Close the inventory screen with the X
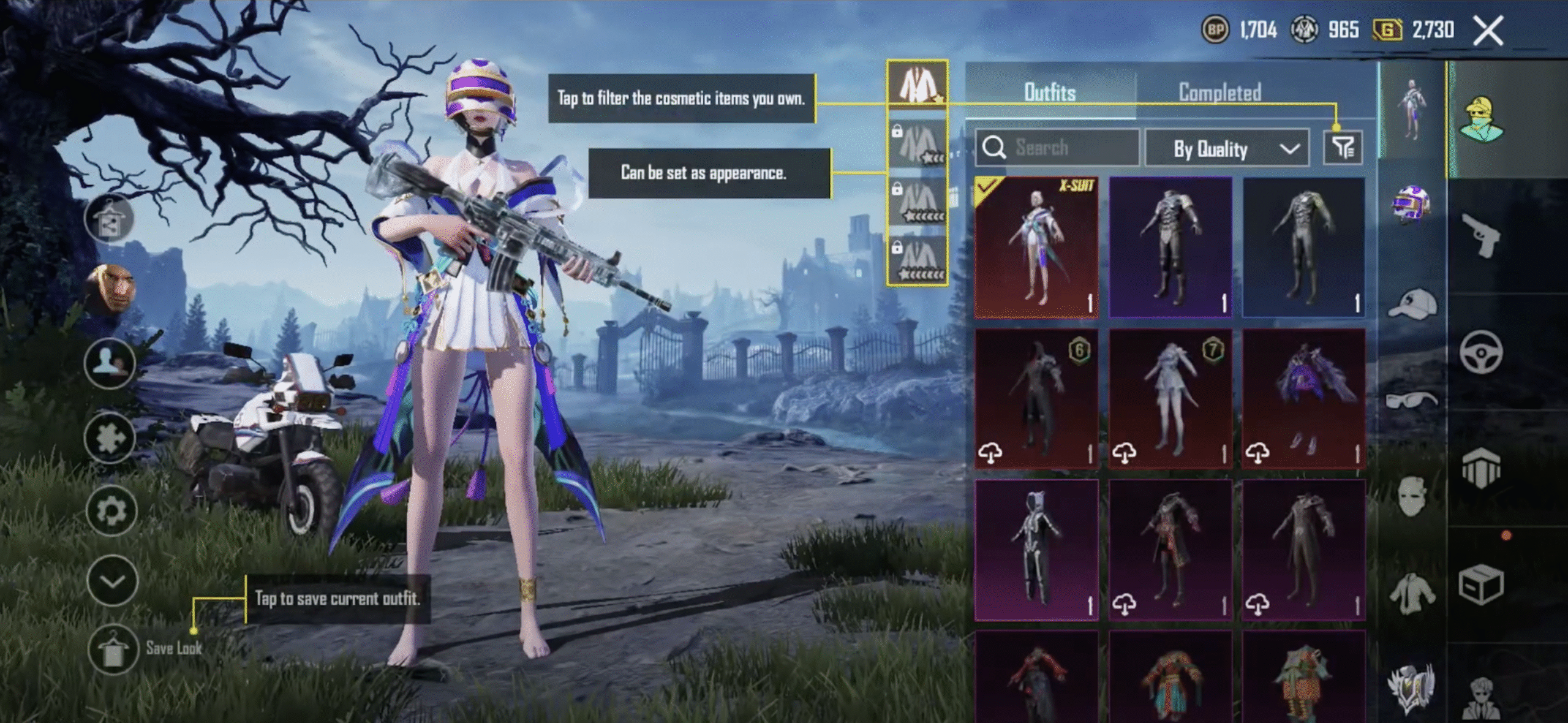Screen dimensions: 1568x723 [x=1488, y=31]
